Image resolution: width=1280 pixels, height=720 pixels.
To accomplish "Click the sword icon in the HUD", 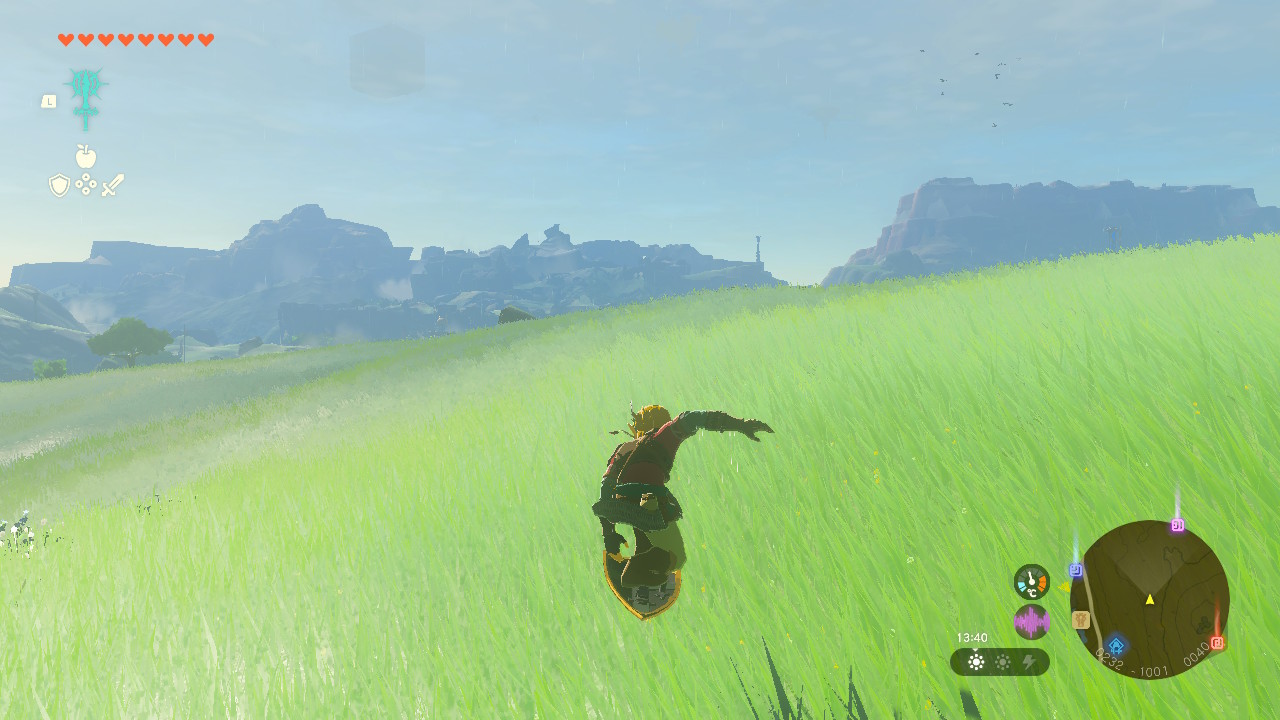I will (112, 184).
